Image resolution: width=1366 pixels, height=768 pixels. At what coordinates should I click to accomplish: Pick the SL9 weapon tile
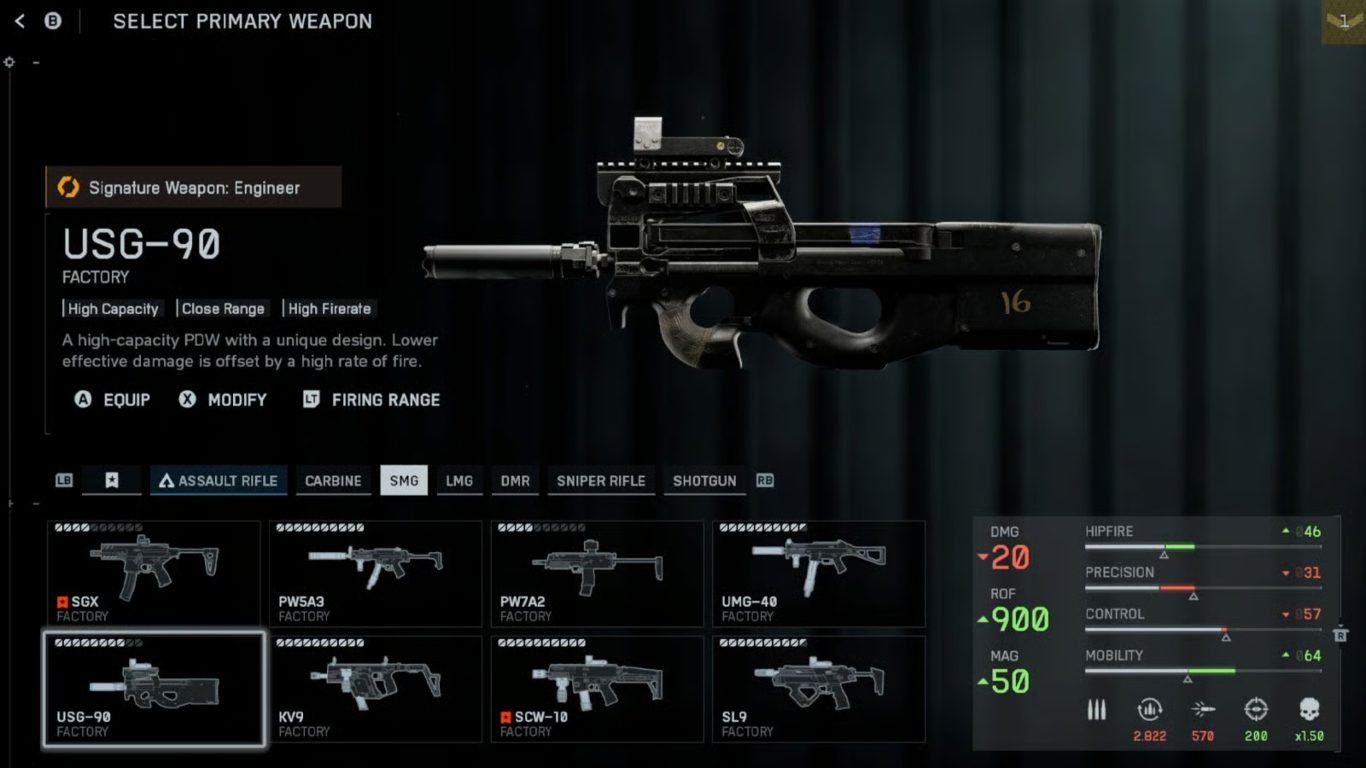818,689
